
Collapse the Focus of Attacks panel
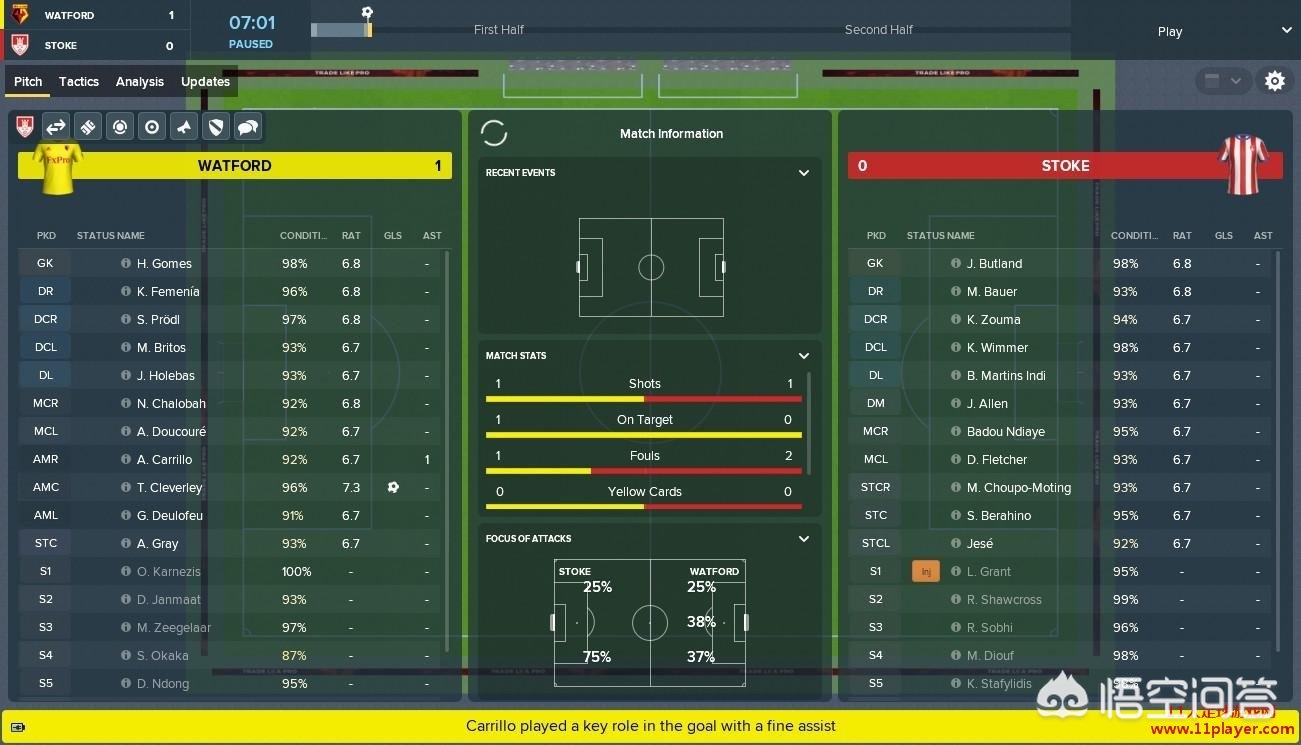pos(803,539)
